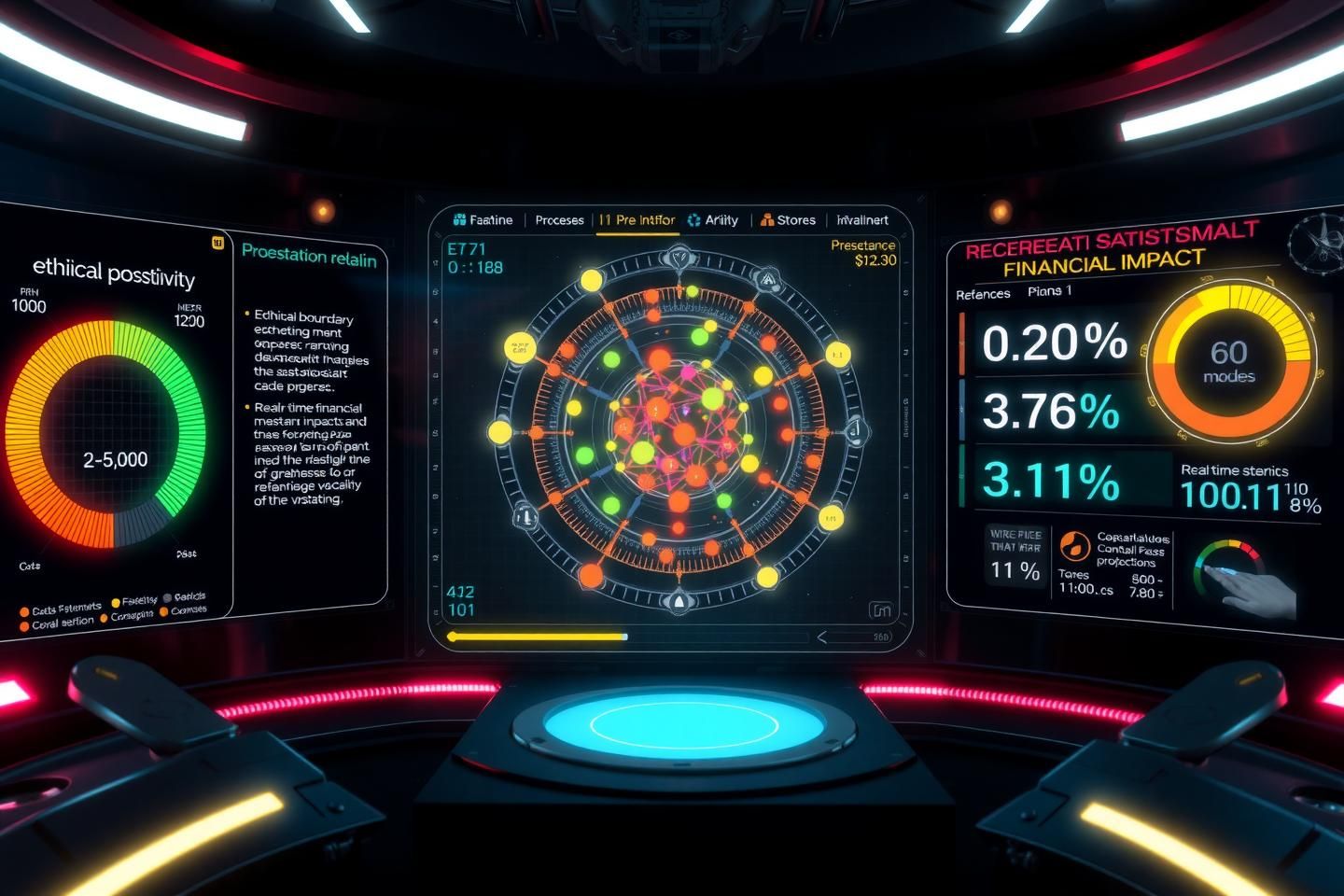Switch to the Arlity tab
The image size is (1344, 896).
pyautogui.click(x=713, y=220)
